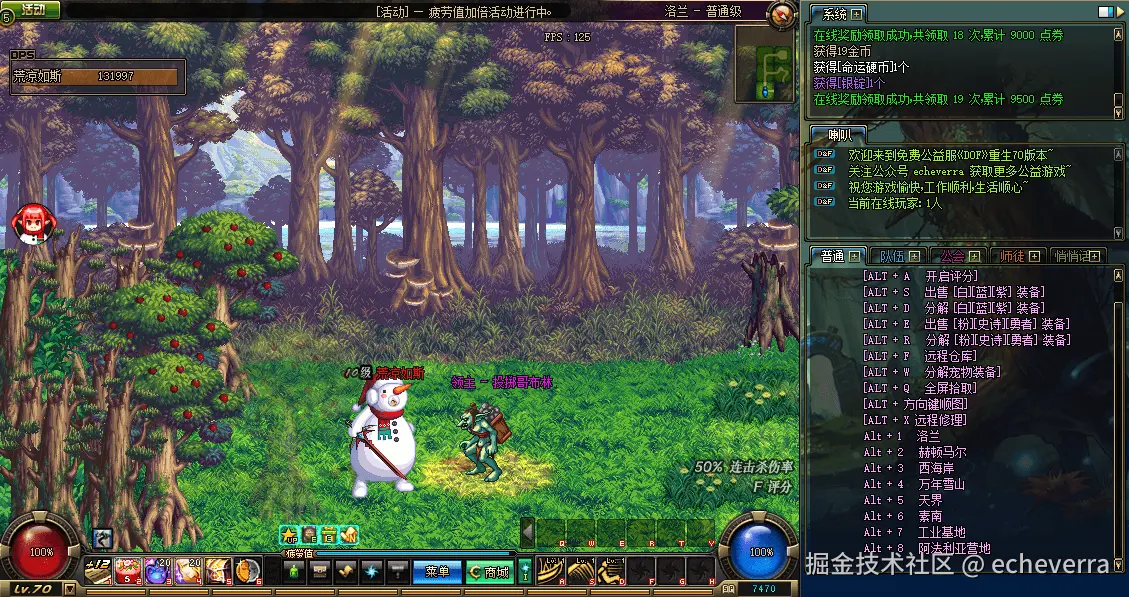Switch to the 公会 chat tab

pyautogui.click(x=953, y=257)
